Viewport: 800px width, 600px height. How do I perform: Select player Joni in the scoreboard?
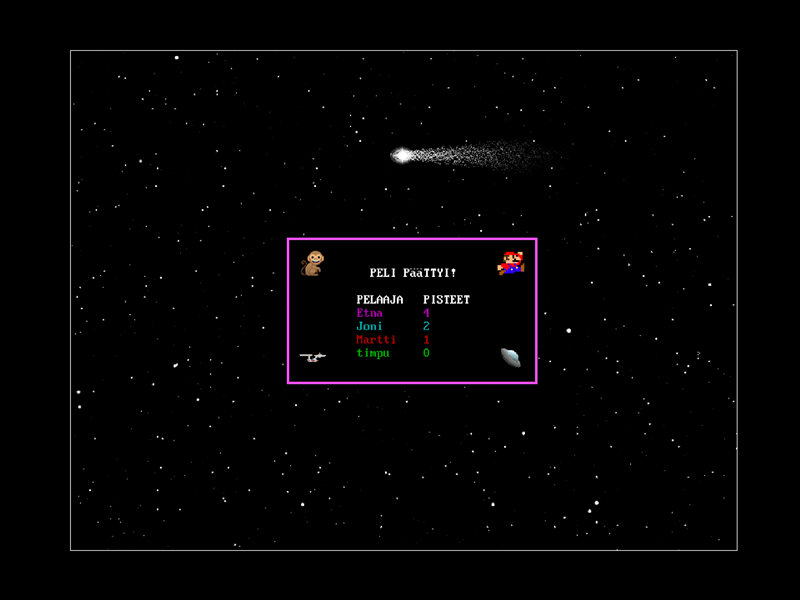pyautogui.click(x=369, y=326)
